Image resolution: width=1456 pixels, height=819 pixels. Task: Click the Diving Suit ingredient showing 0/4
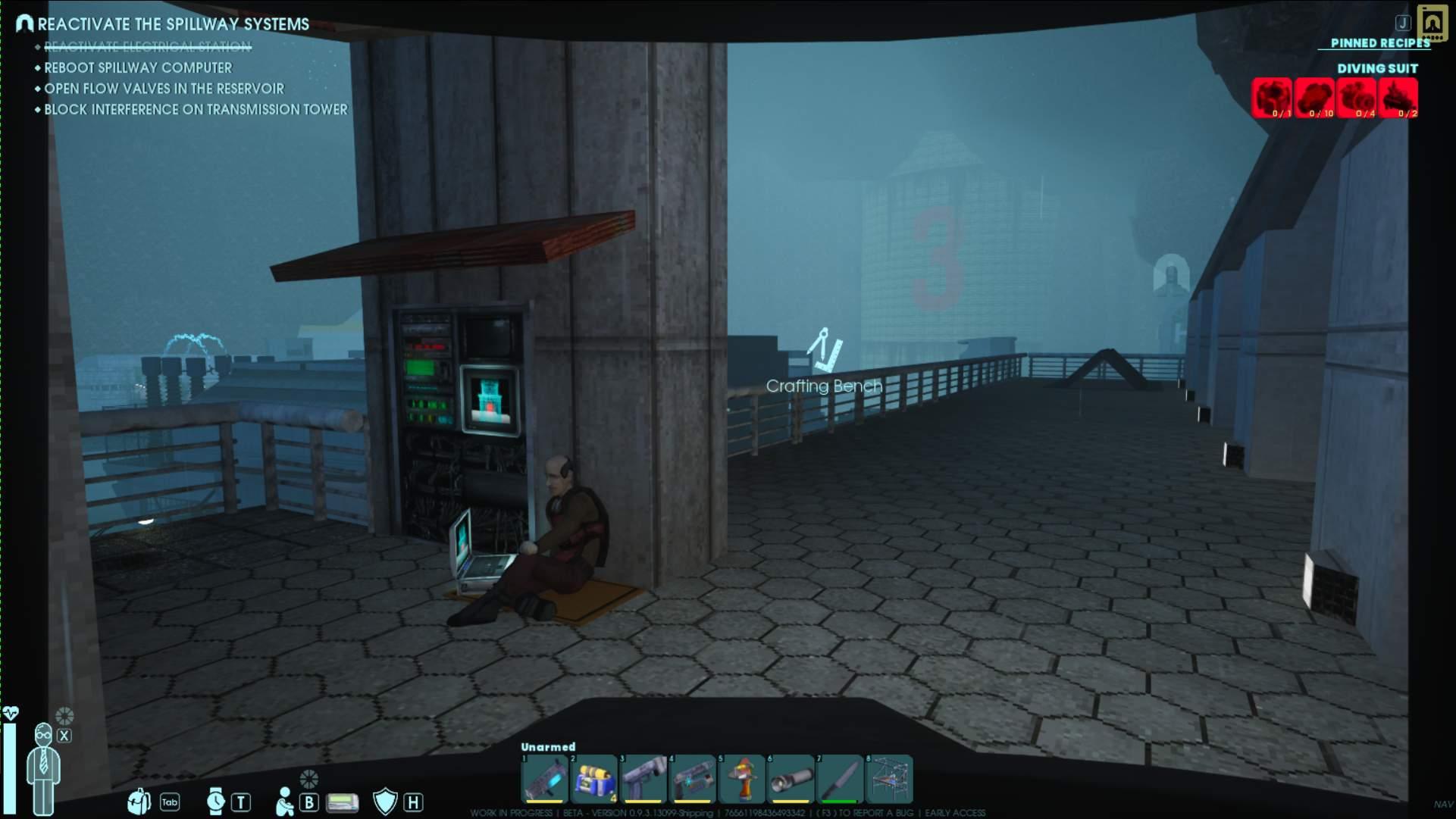(1356, 98)
